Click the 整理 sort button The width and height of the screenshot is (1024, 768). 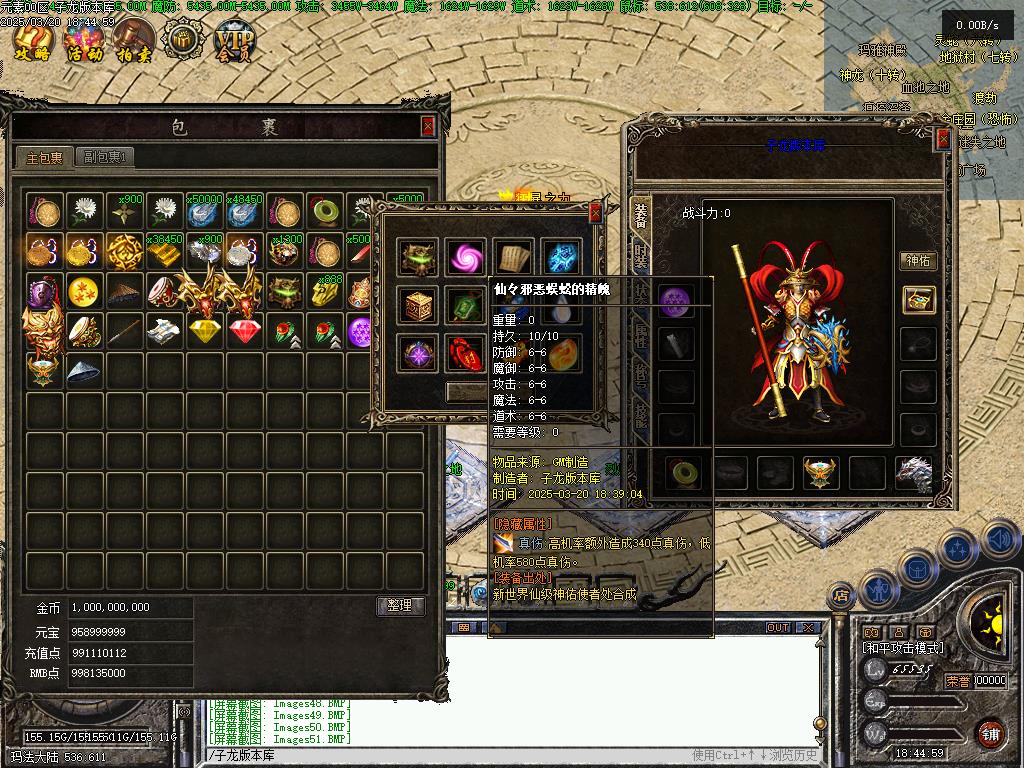[400, 606]
